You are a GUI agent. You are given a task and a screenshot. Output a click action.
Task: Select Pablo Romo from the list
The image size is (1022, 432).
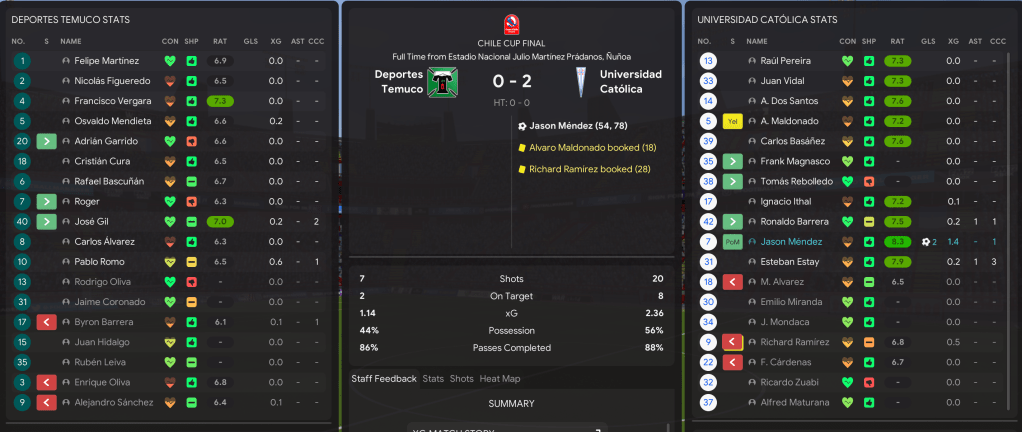click(x=99, y=261)
